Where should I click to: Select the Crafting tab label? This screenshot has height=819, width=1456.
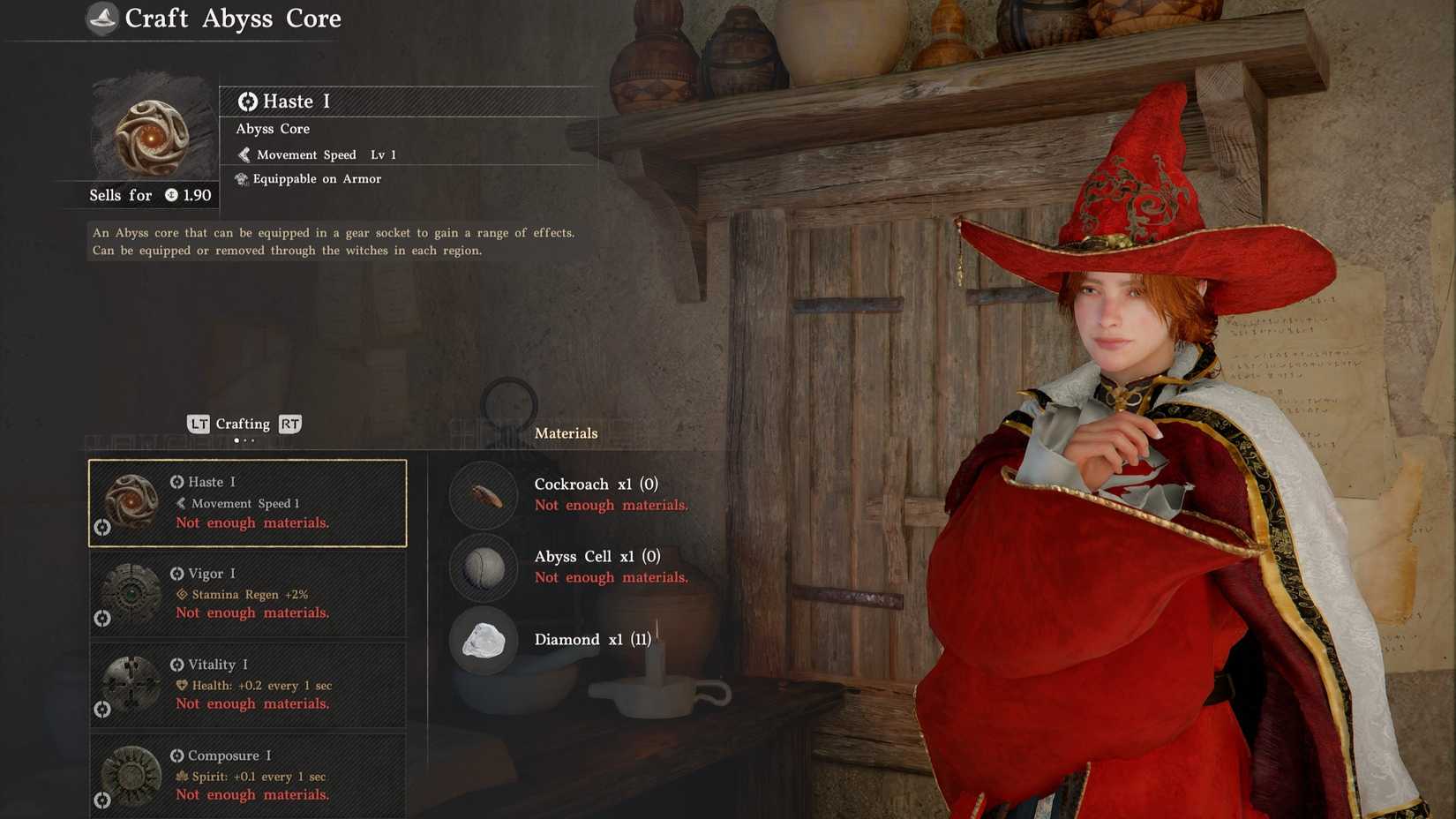pyautogui.click(x=243, y=424)
